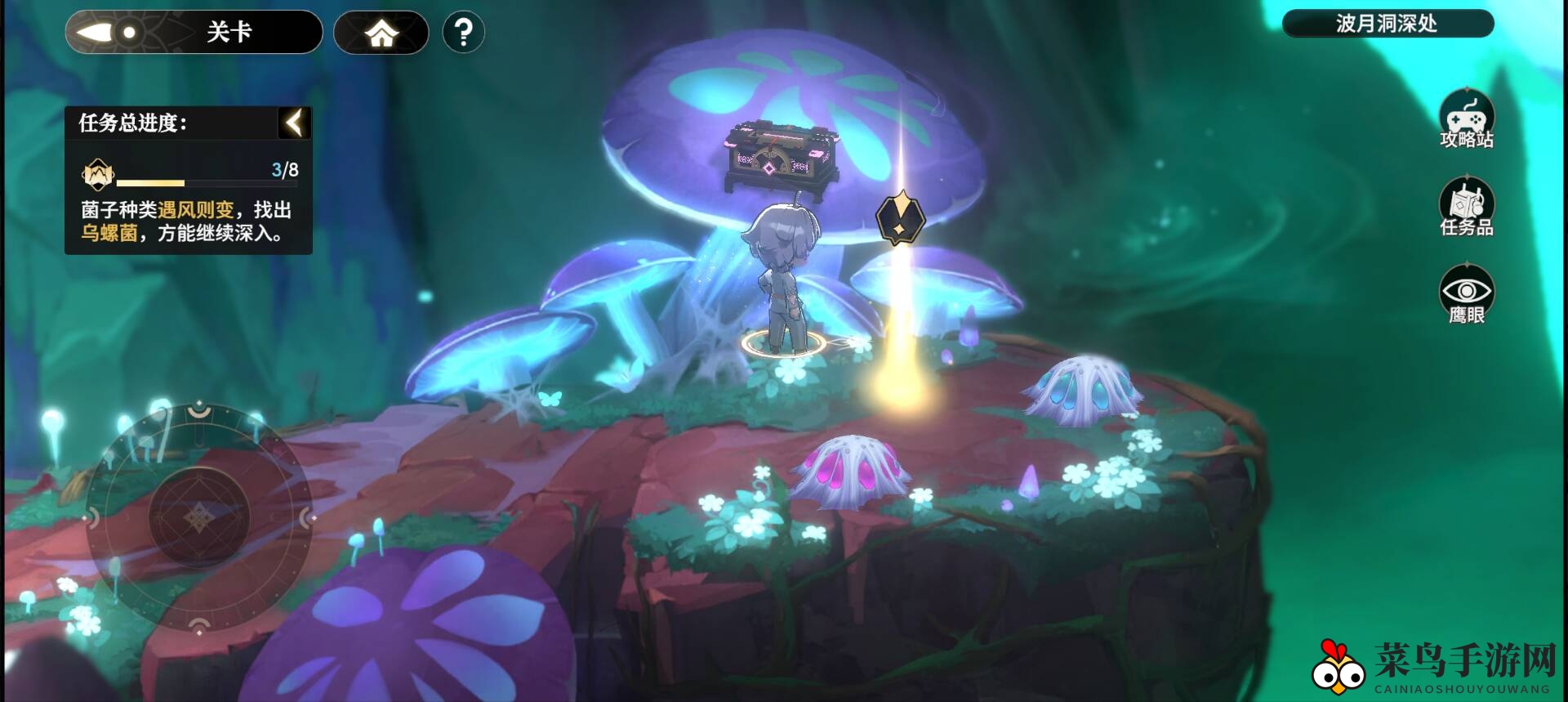Image resolution: width=1568 pixels, height=702 pixels.
Task: Go back using the 关卡 button
Action: point(194,33)
